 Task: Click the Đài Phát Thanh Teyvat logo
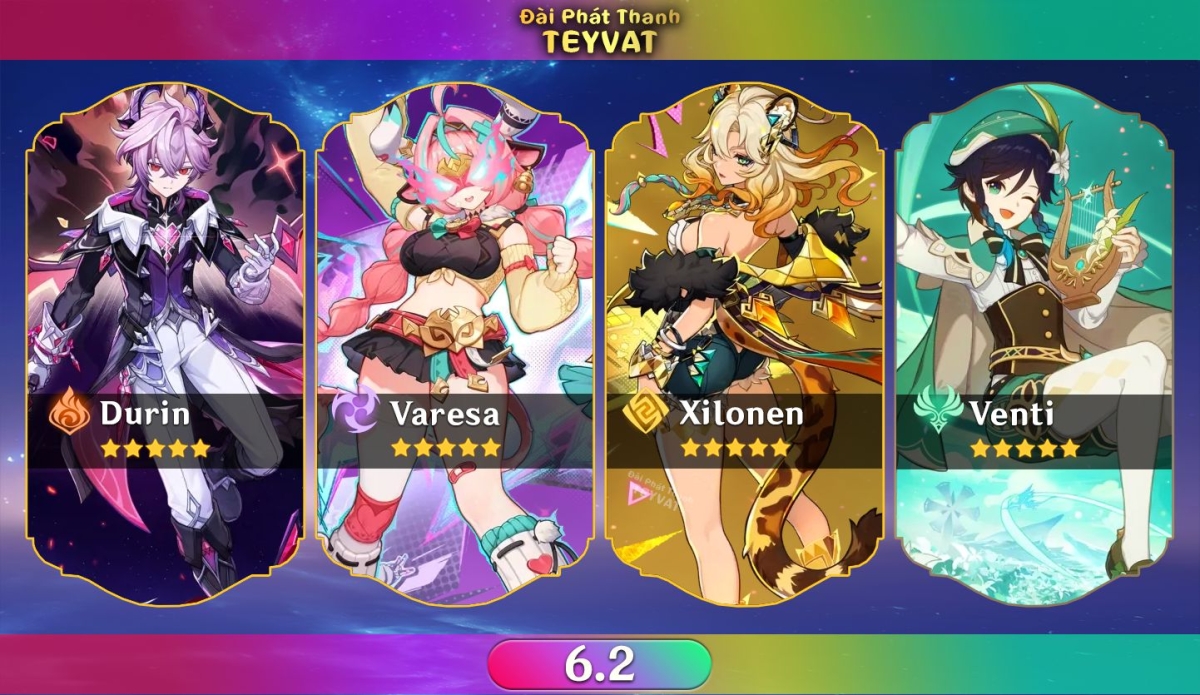click(x=599, y=30)
